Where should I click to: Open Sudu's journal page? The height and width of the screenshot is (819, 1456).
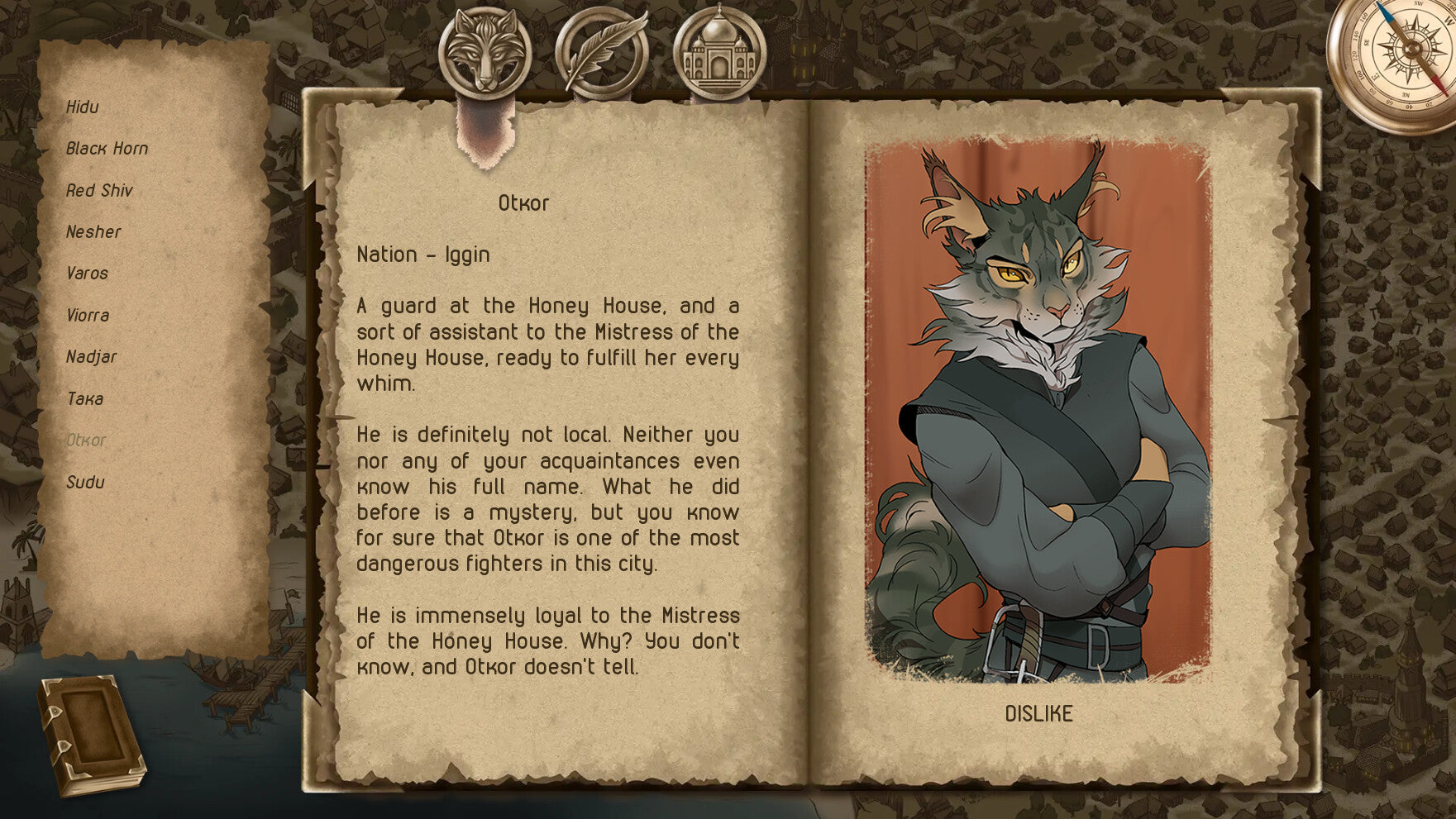tap(85, 483)
